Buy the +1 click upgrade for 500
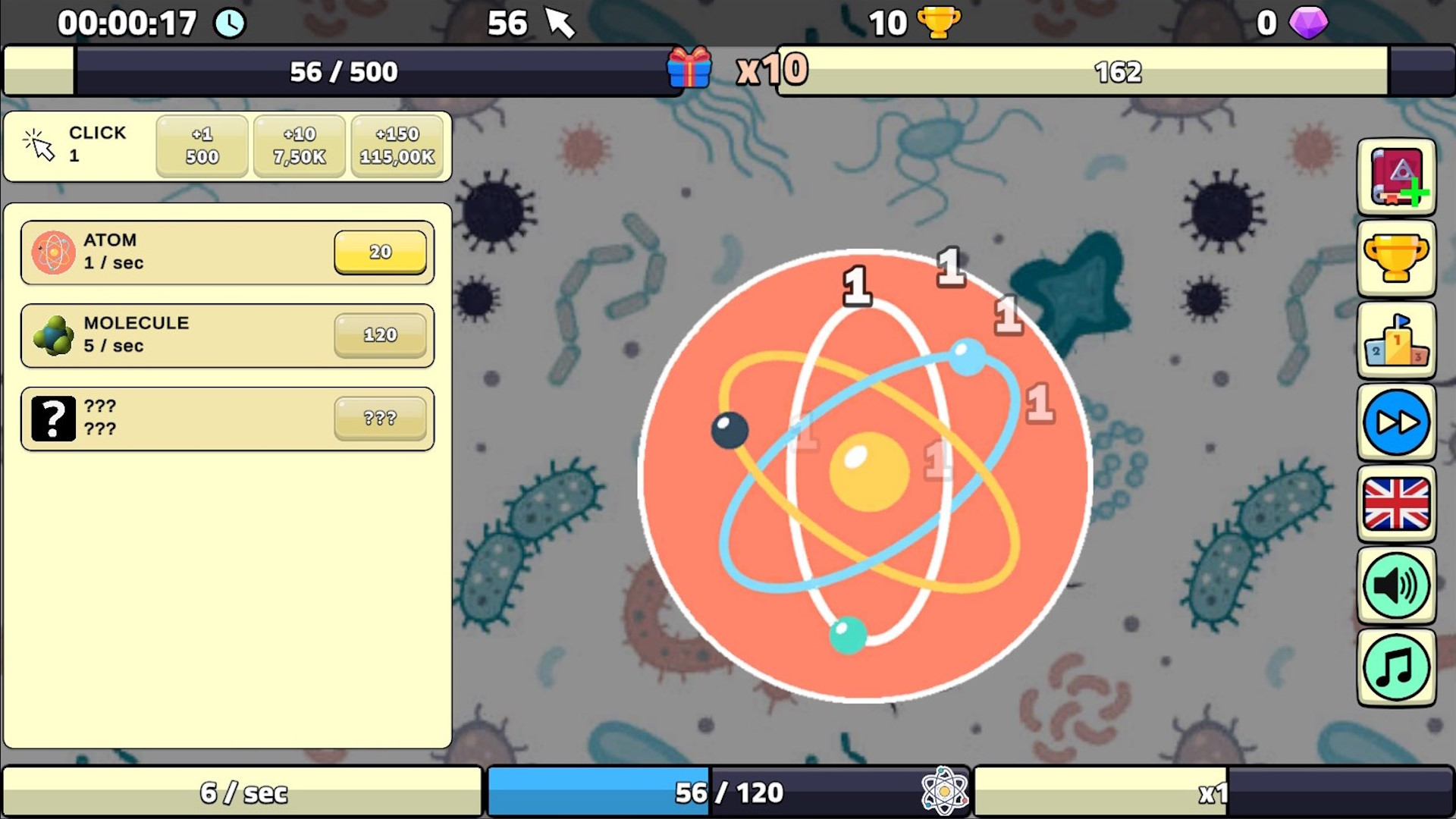Screen dimensions: 1456x819 tap(201, 146)
